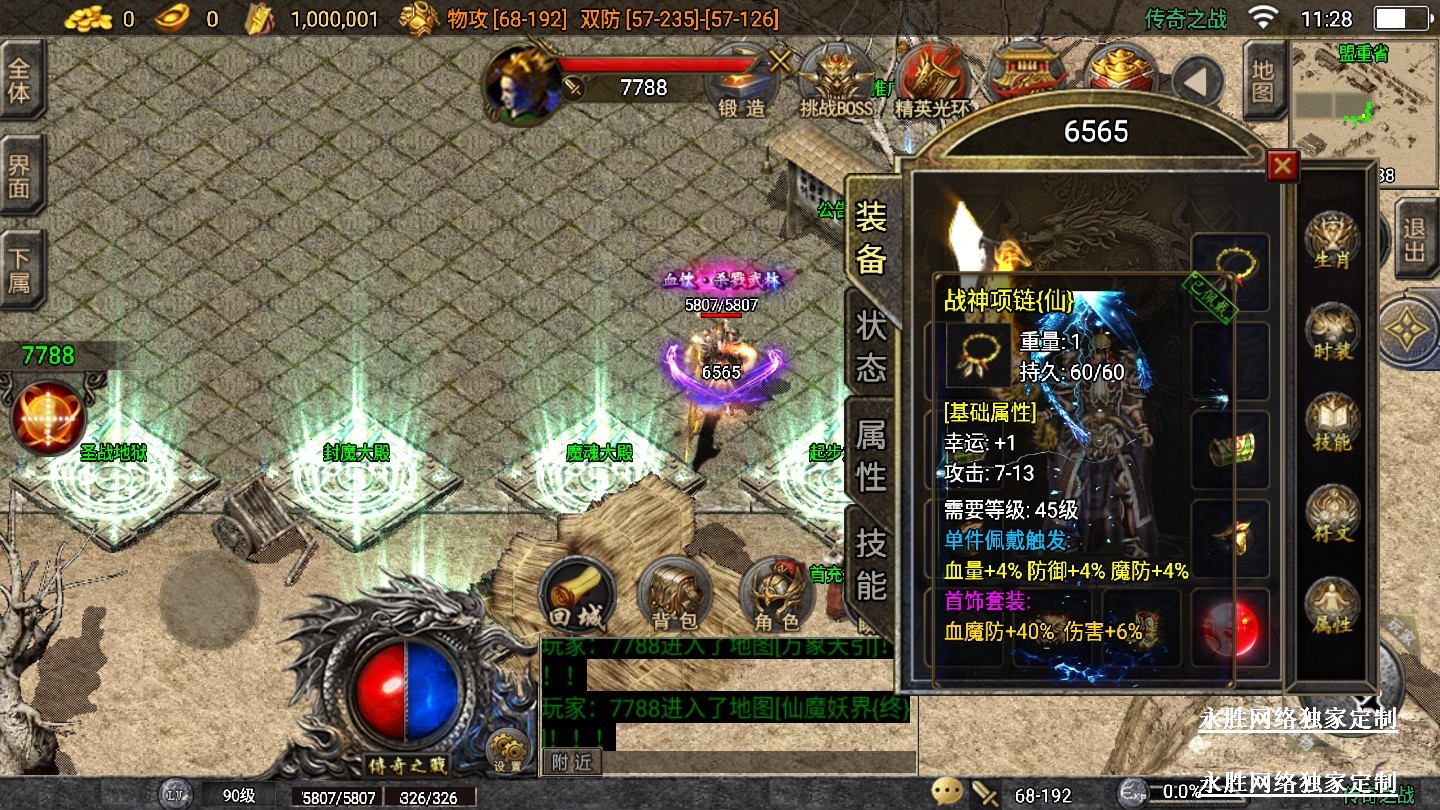Image resolution: width=1440 pixels, height=810 pixels.
Task: Click the 回城 return-to-town scroll button
Action: click(577, 595)
